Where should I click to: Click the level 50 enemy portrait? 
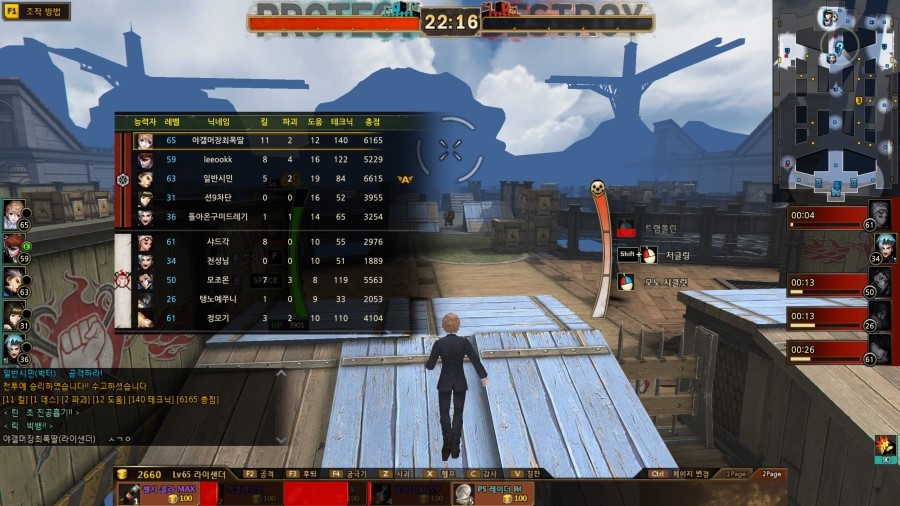pyautogui.click(x=880, y=280)
